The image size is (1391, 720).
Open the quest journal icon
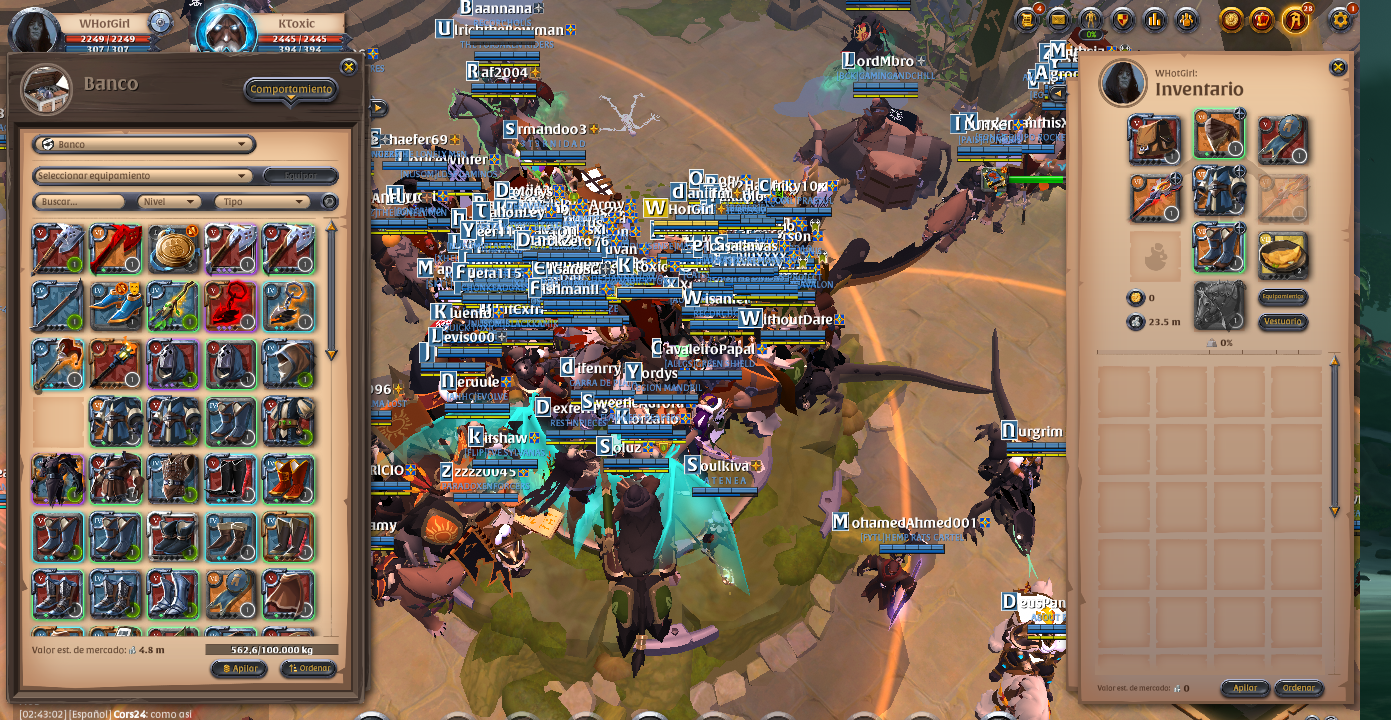(1026, 19)
